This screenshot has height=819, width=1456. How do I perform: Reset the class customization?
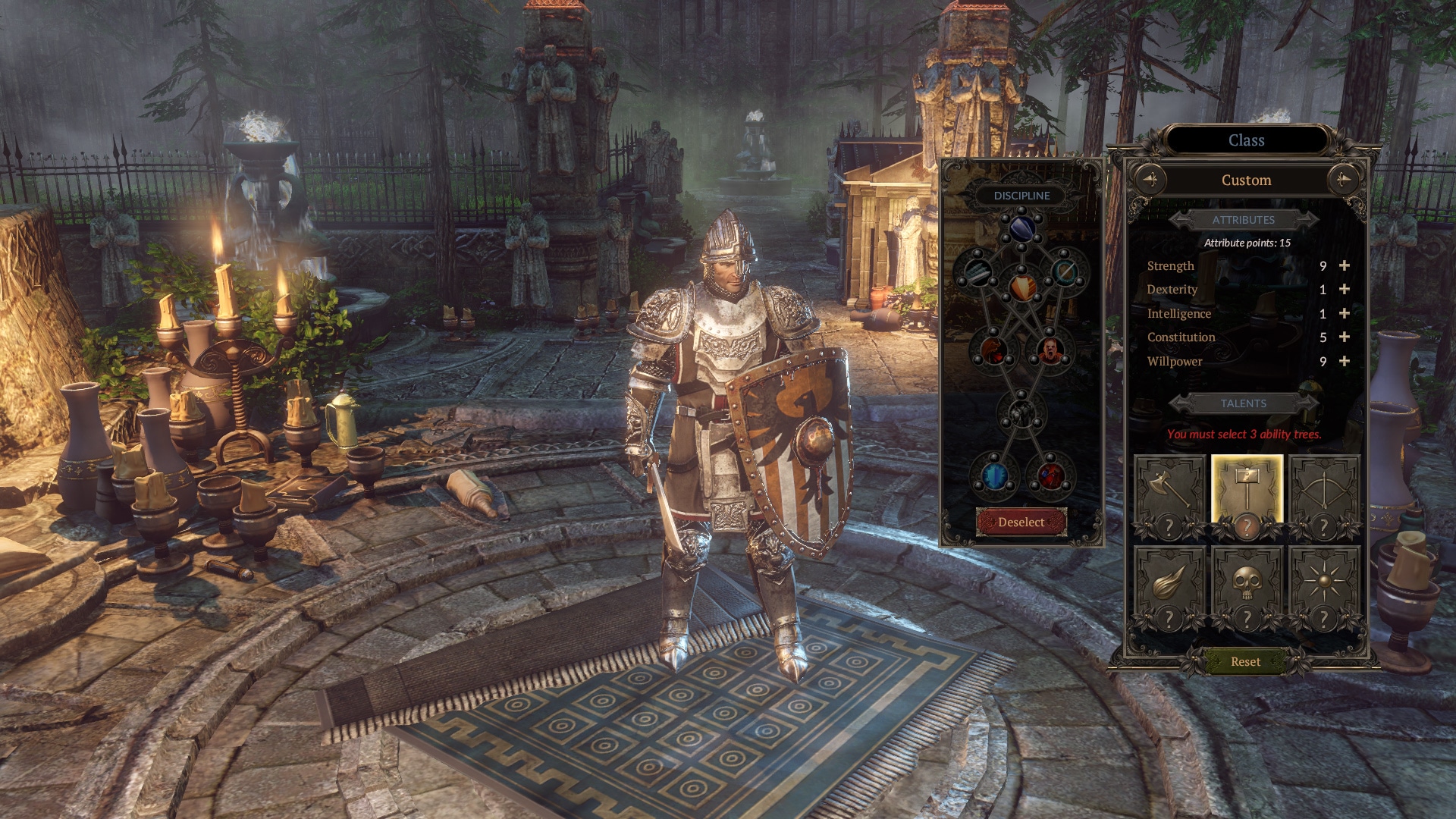(1245, 661)
